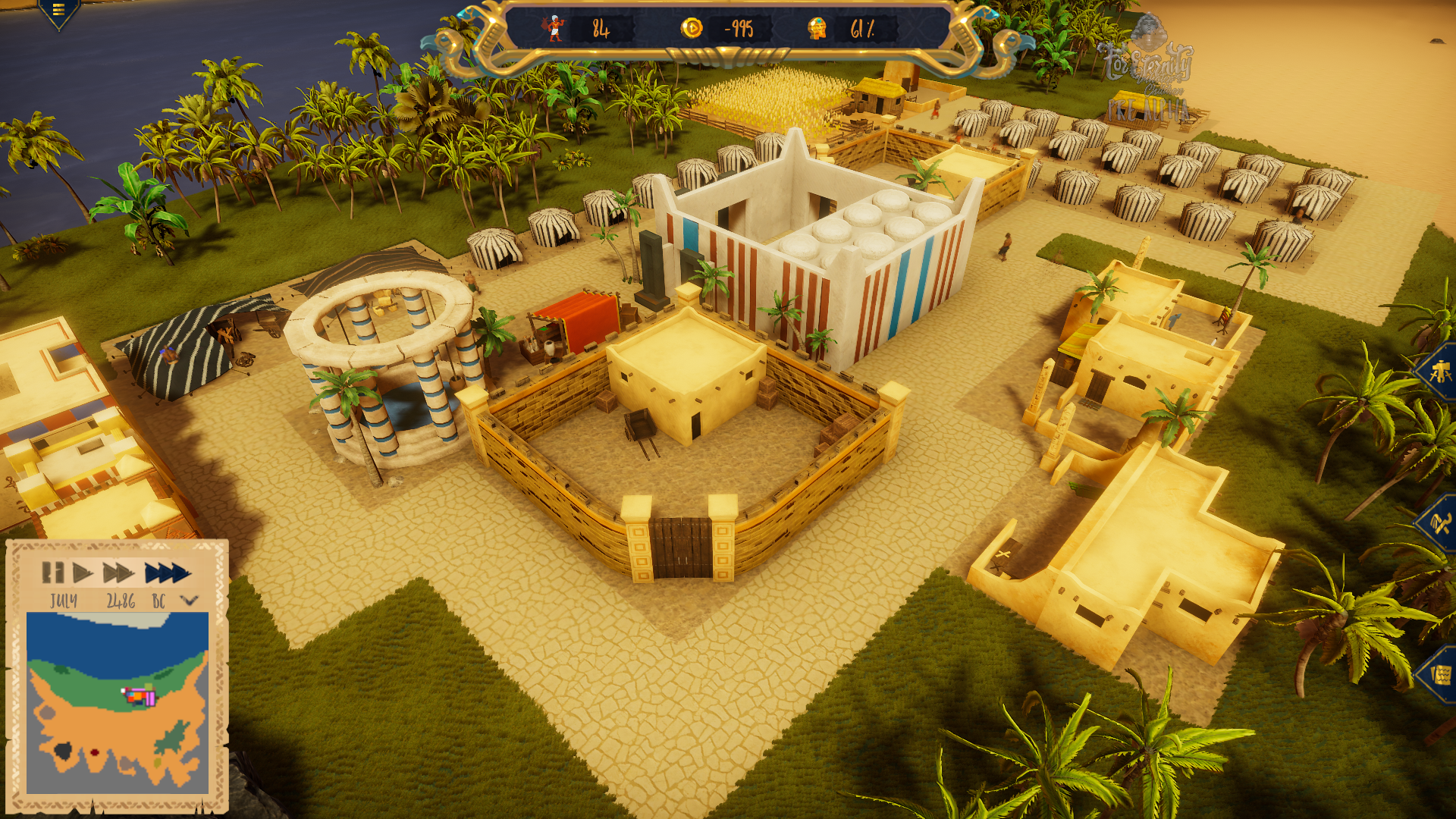The image size is (1456, 819).
Task: Enable double-speed fast forward
Action: pyautogui.click(x=118, y=573)
